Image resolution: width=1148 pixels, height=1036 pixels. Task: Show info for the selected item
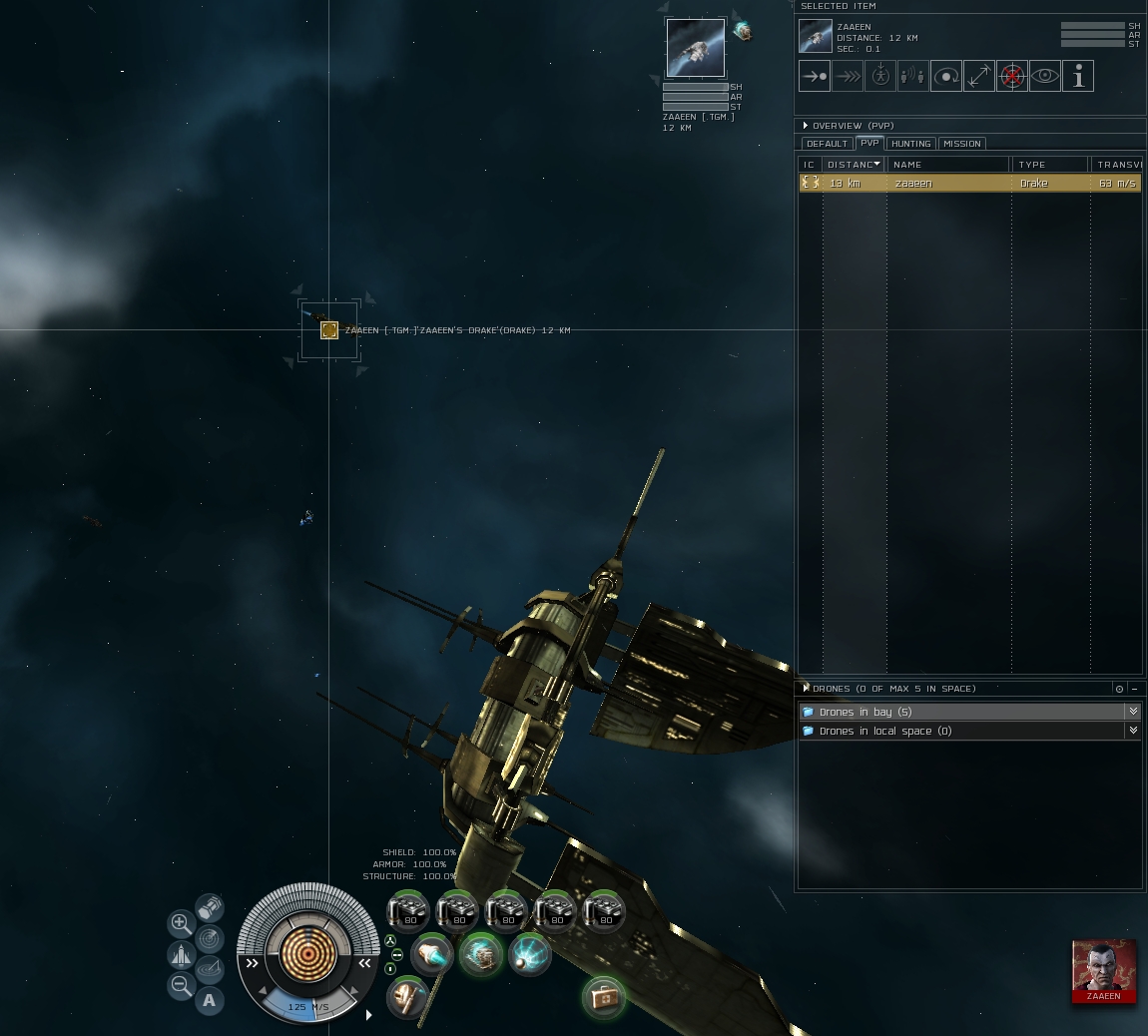(1078, 76)
